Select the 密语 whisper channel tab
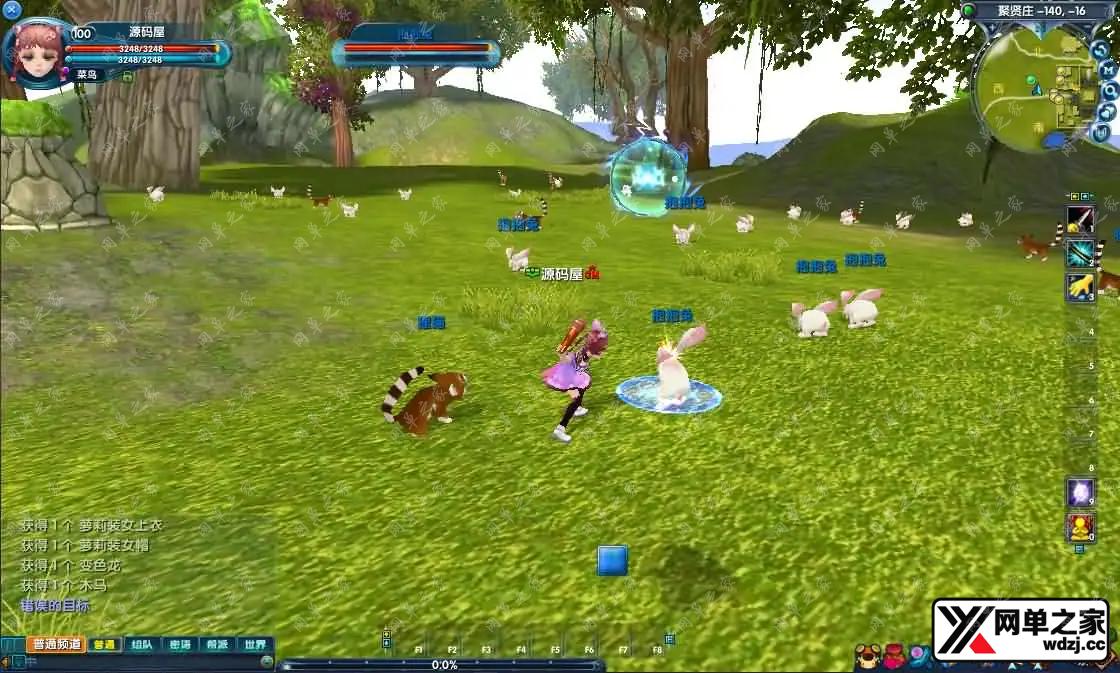This screenshot has height=673, width=1120. point(180,645)
